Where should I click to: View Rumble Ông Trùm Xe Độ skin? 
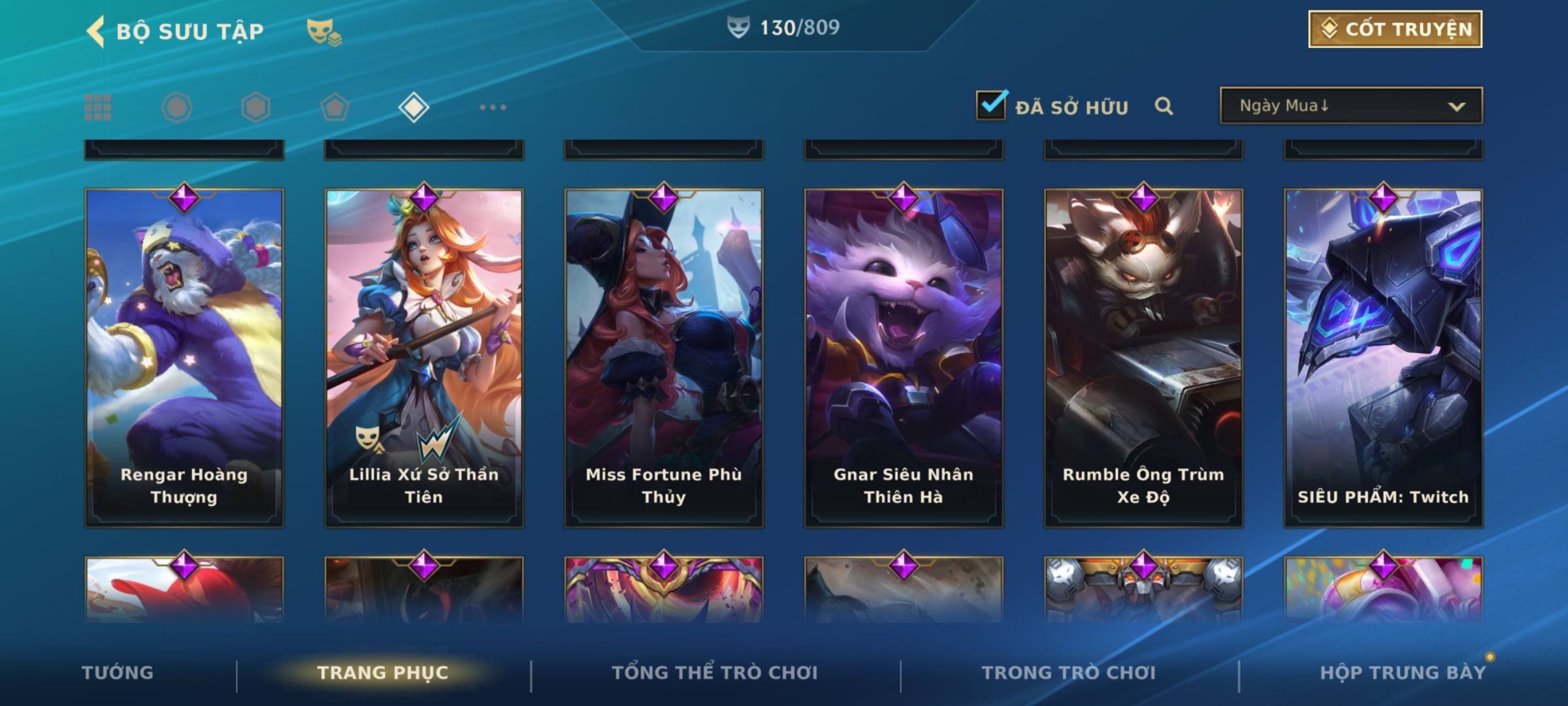point(1143,358)
